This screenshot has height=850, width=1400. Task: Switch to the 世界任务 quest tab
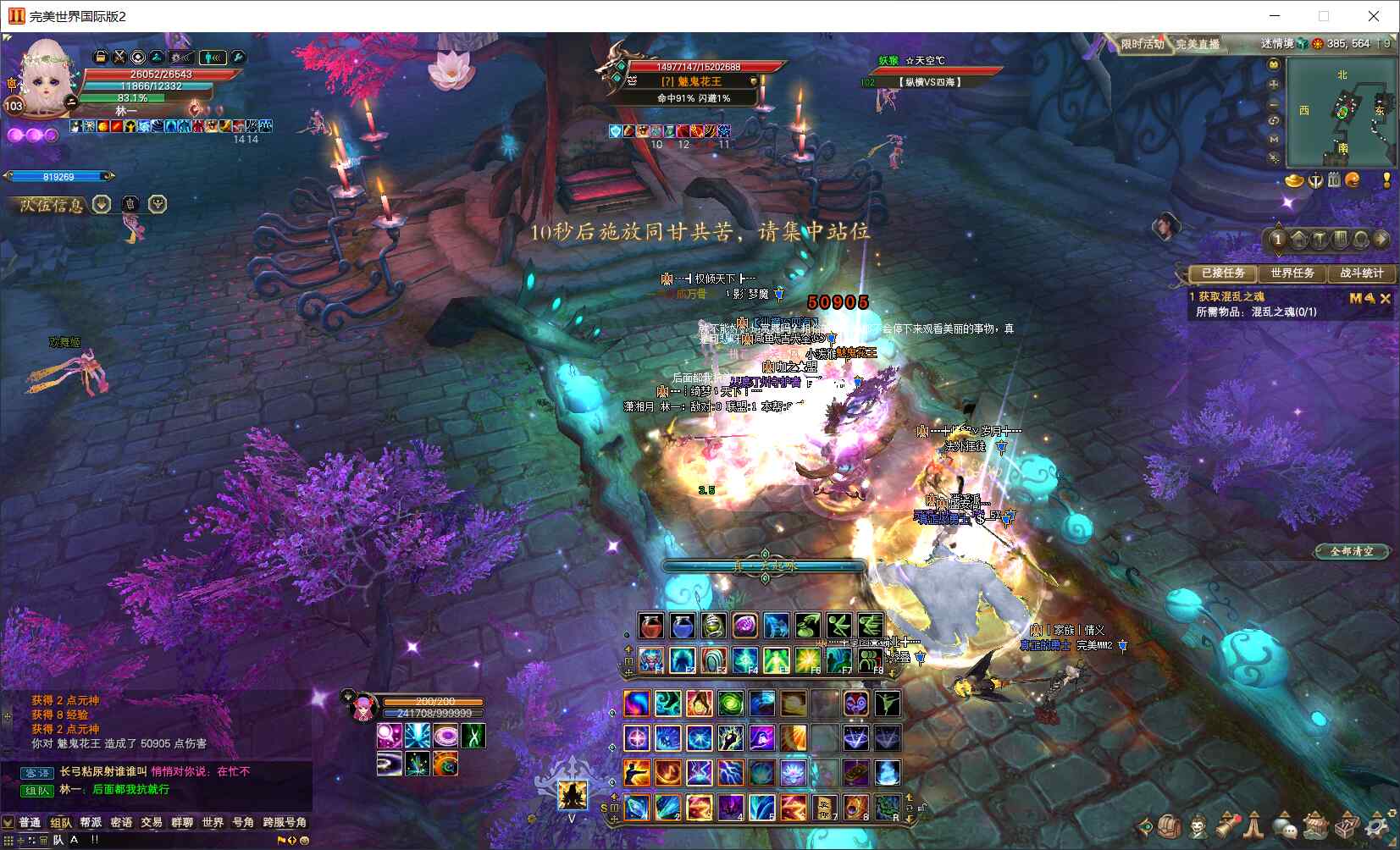[x=1292, y=273]
